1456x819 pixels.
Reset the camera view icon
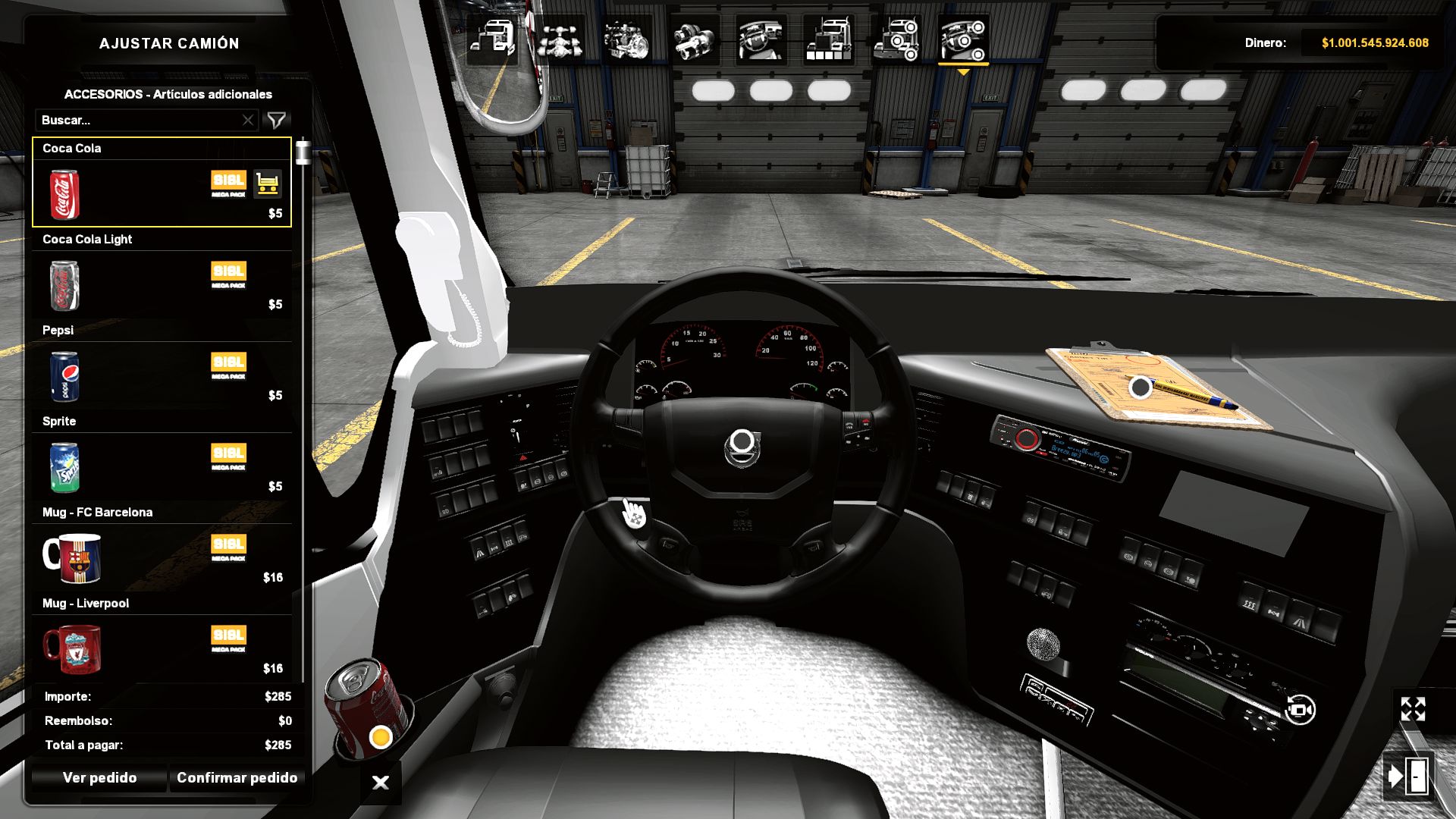(1300, 711)
